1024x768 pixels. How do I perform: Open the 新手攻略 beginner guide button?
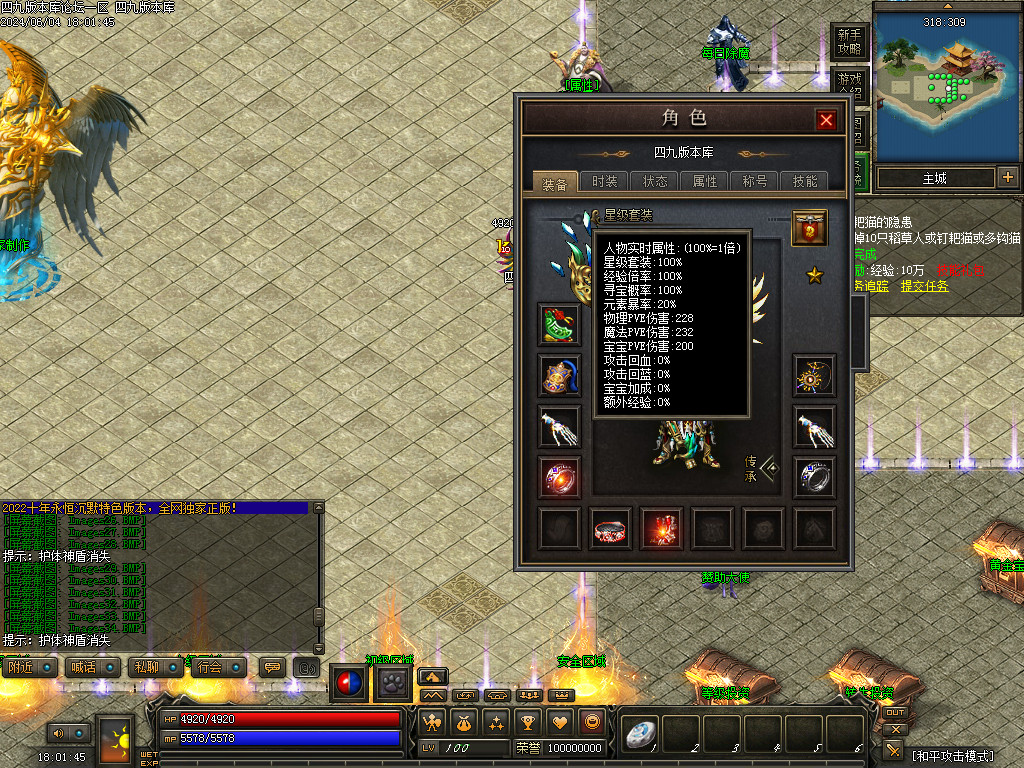[849, 41]
